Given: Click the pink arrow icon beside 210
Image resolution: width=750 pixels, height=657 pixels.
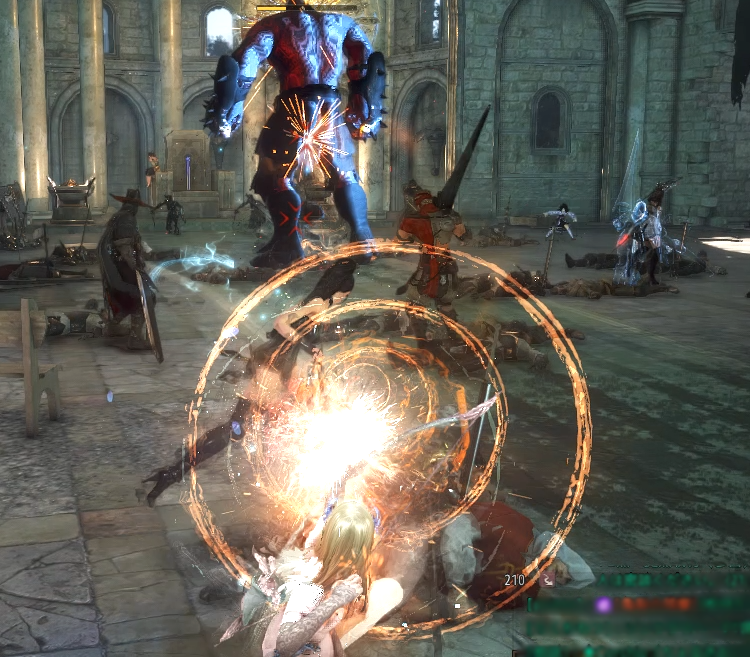Looking at the screenshot, I should click(x=547, y=578).
